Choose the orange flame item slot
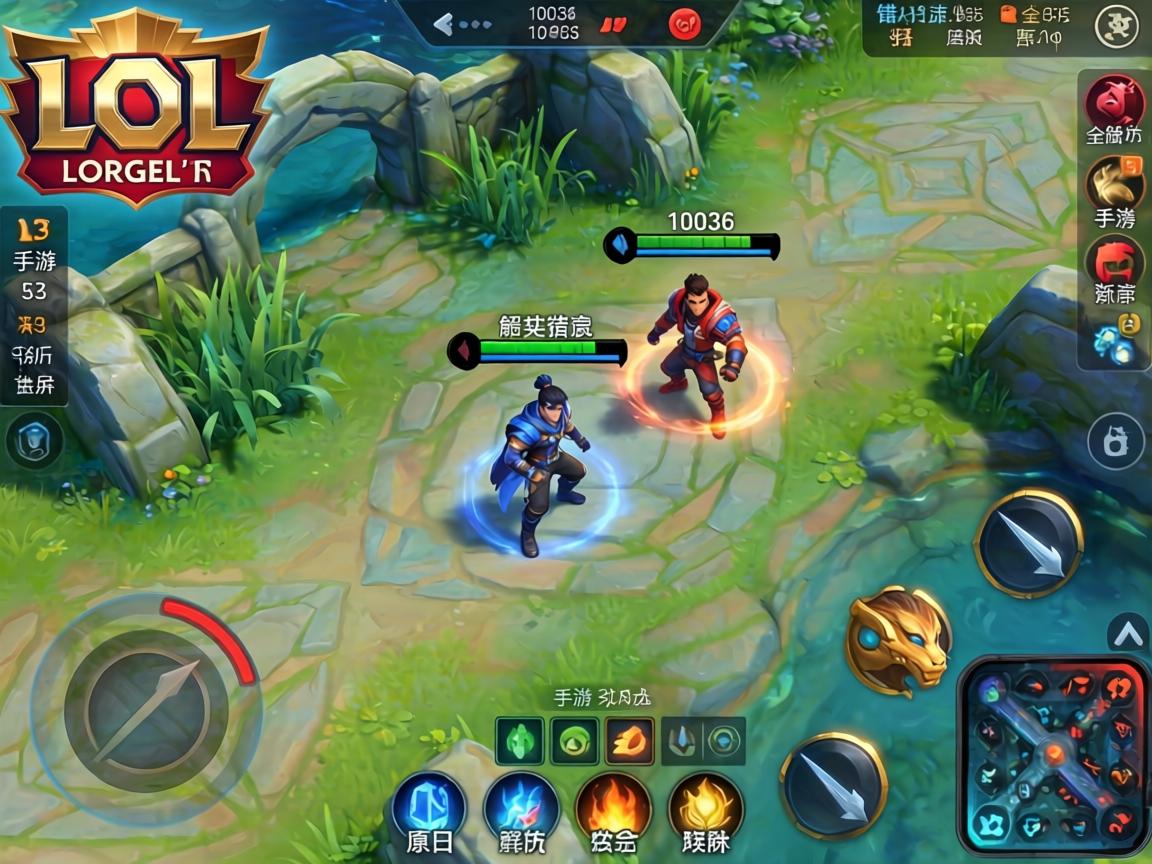This screenshot has width=1152, height=864. coord(630,741)
